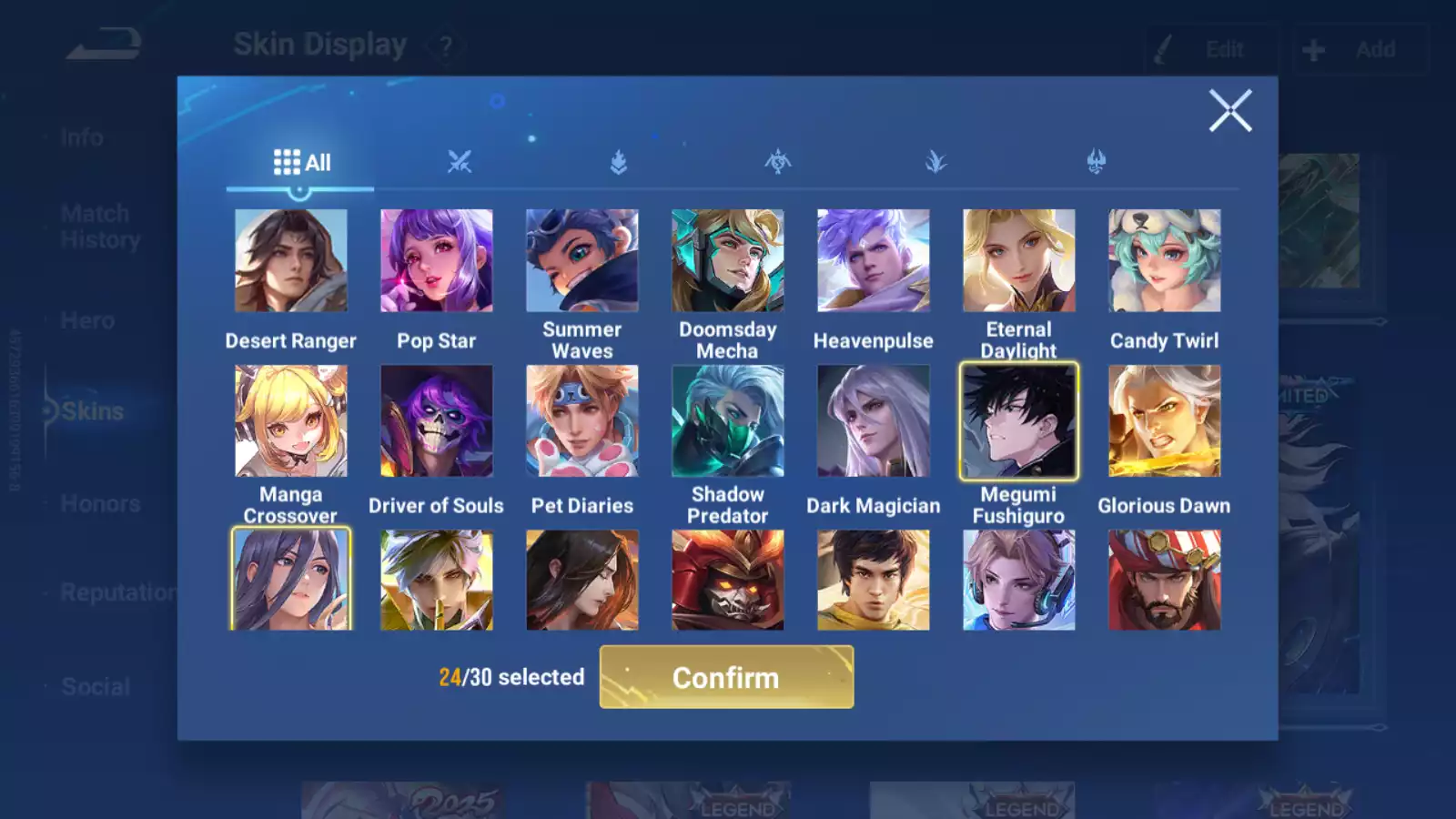Switch to the All skins tab

[x=301, y=163]
